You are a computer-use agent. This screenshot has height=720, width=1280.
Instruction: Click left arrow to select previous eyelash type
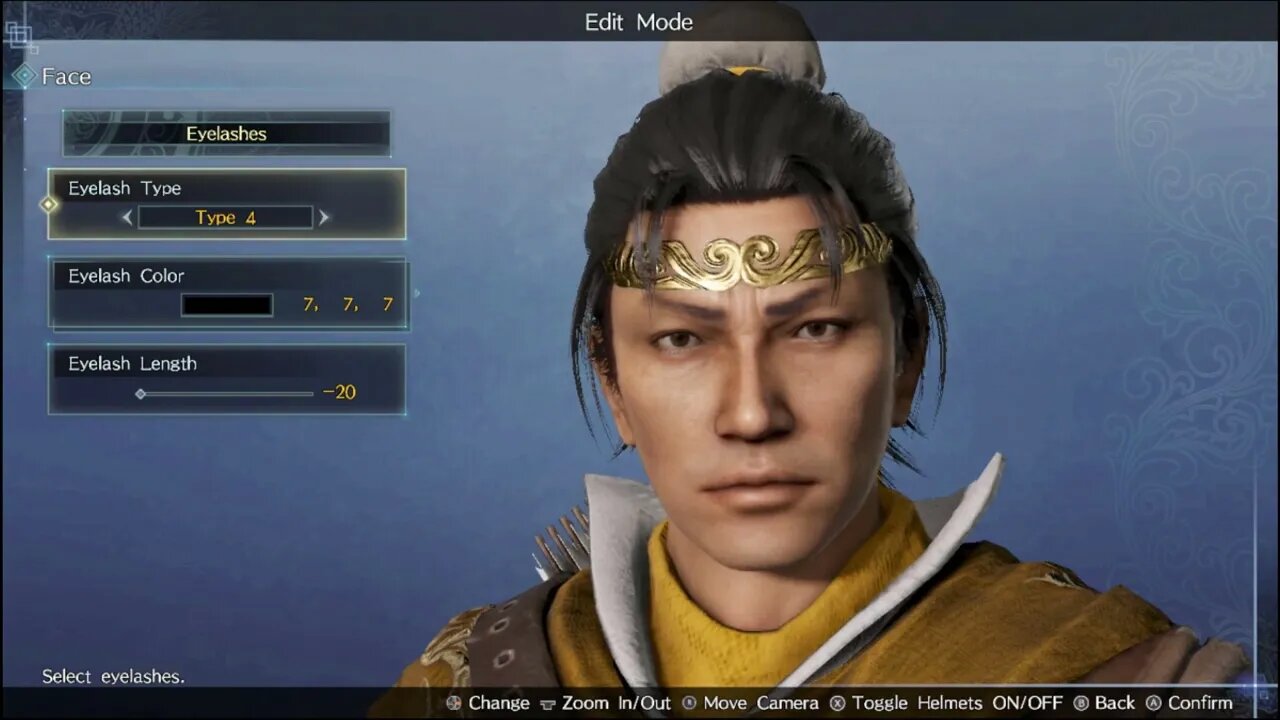(128, 217)
